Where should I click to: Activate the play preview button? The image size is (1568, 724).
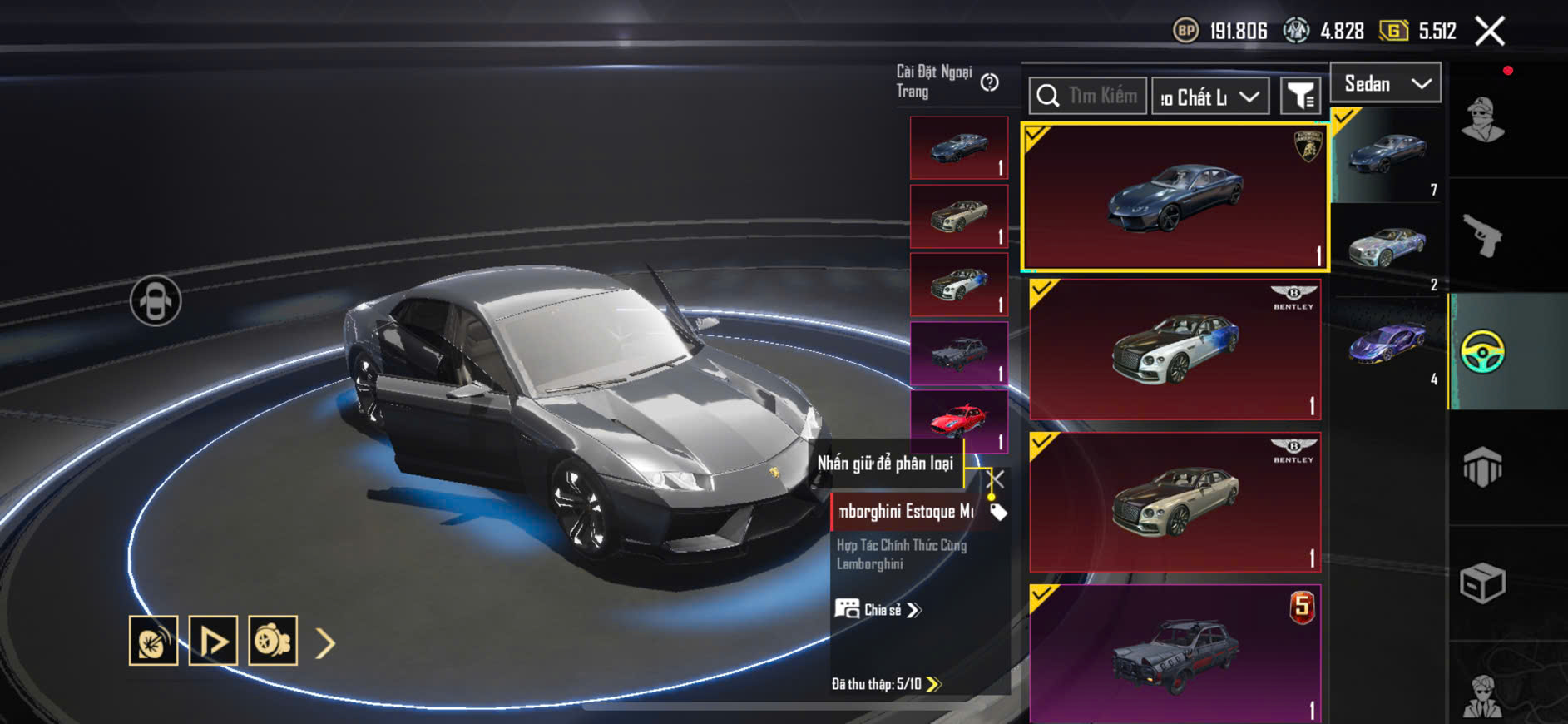pos(213,641)
